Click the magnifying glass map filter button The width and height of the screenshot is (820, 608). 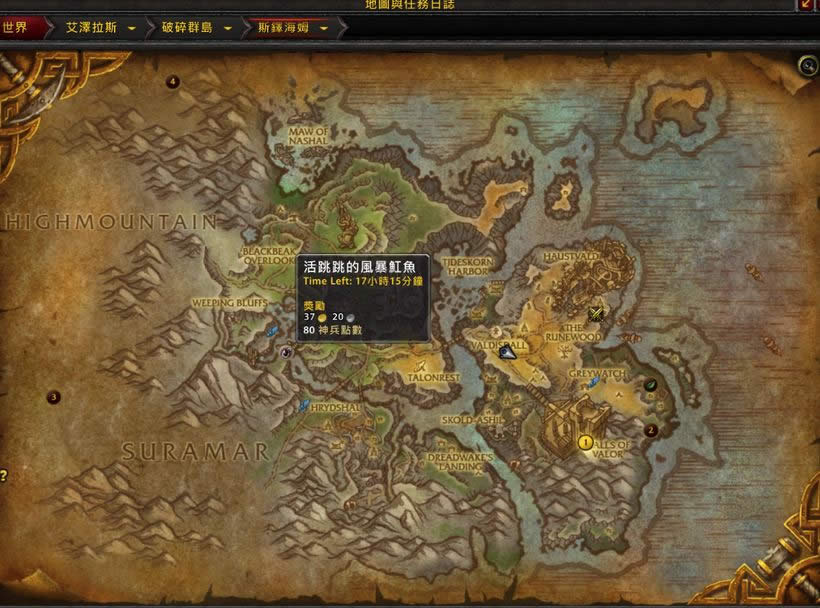(x=807, y=66)
